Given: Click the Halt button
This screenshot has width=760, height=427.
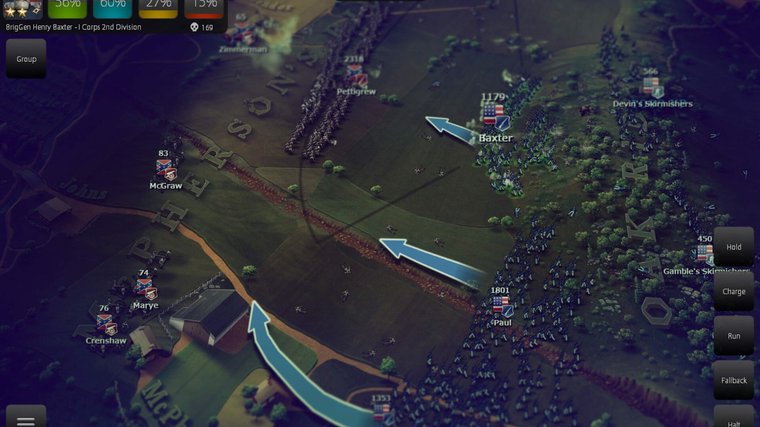Looking at the screenshot, I should [734, 418].
